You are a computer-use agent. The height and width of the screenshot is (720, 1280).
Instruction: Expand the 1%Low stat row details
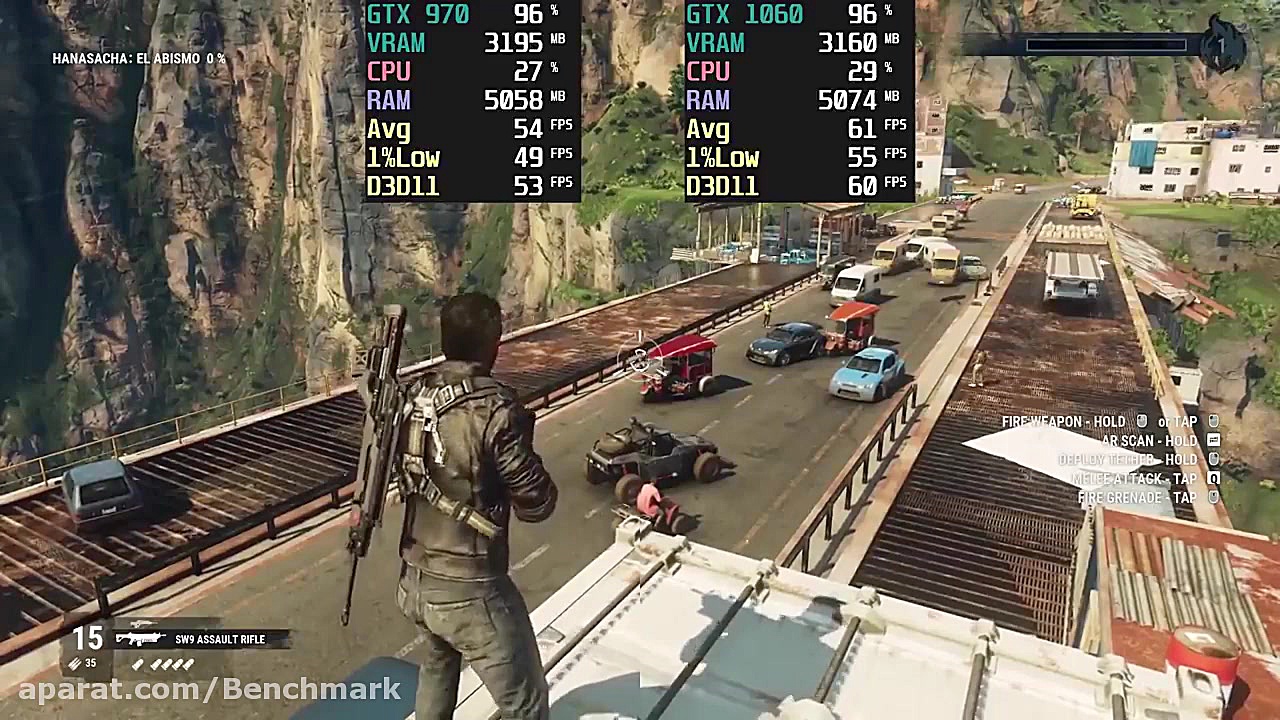pyautogui.click(x=404, y=157)
